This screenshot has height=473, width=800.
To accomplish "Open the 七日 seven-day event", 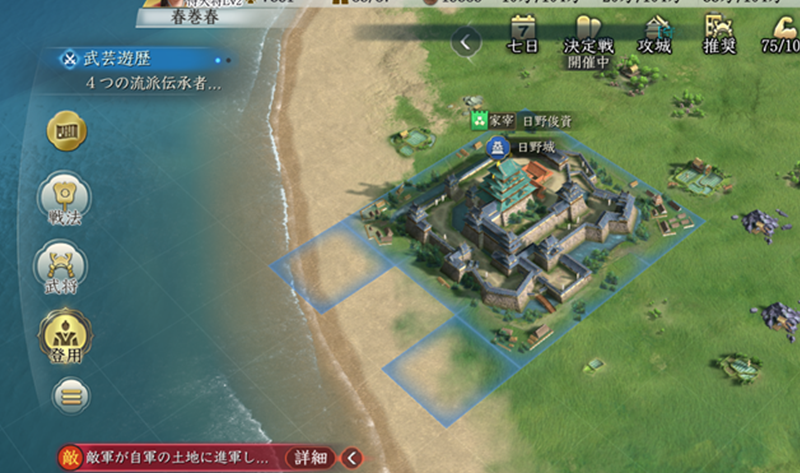I will pos(524,34).
